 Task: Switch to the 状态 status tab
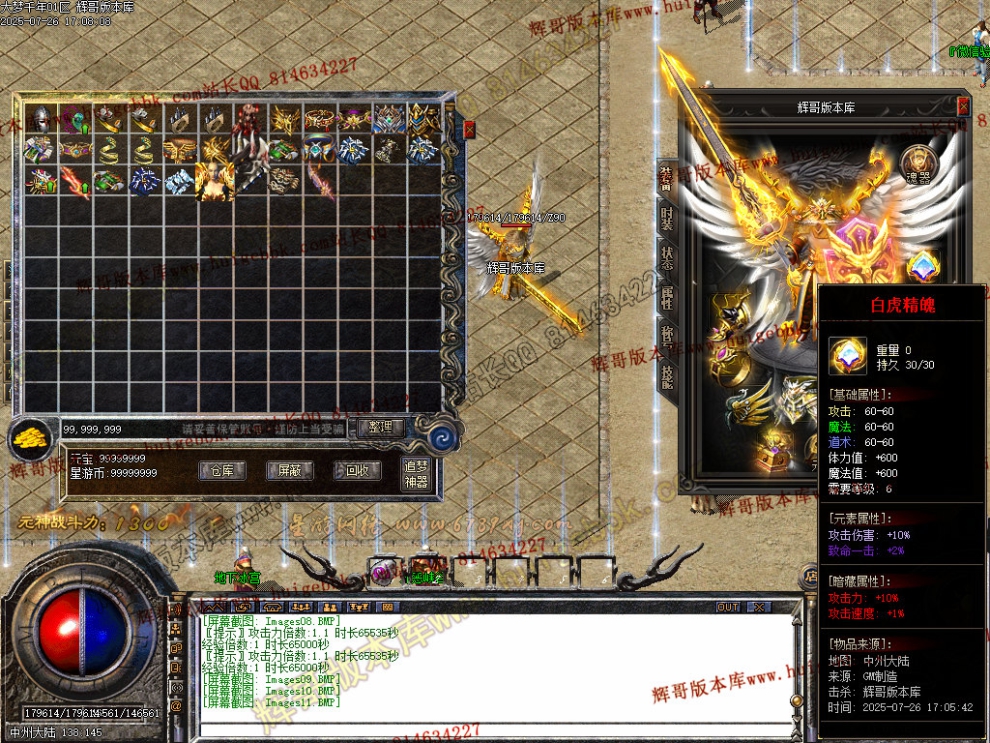tap(667, 256)
